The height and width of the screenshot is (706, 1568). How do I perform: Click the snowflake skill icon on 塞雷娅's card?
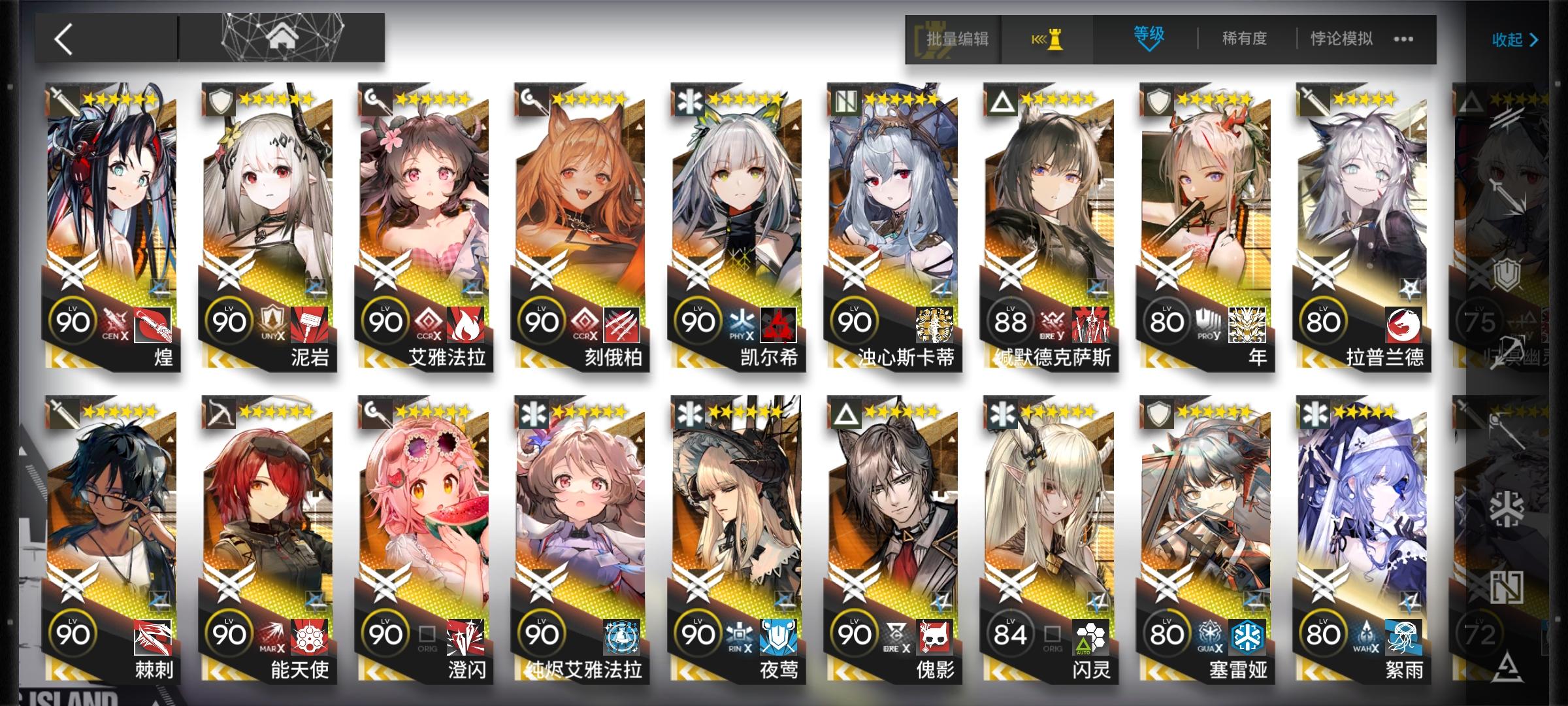(1247, 636)
